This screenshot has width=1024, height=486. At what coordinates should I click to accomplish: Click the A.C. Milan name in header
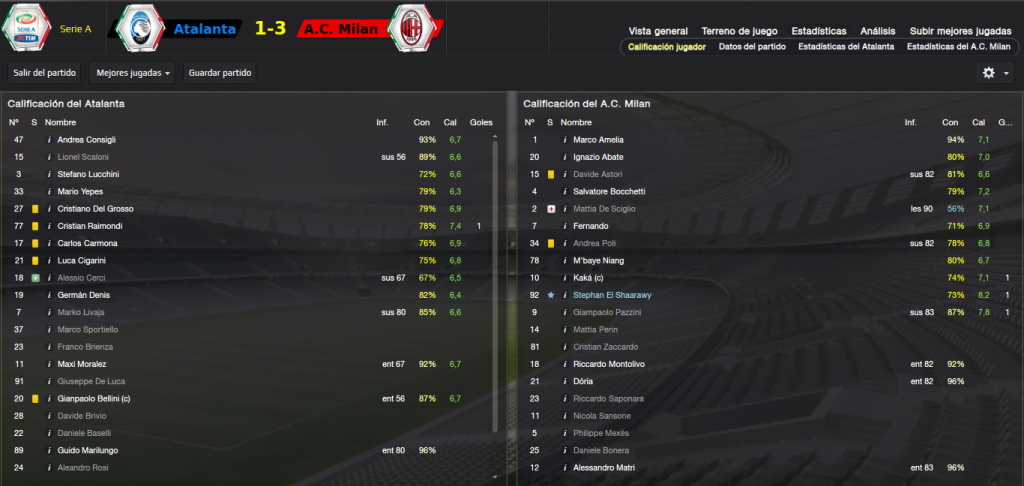(x=339, y=29)
